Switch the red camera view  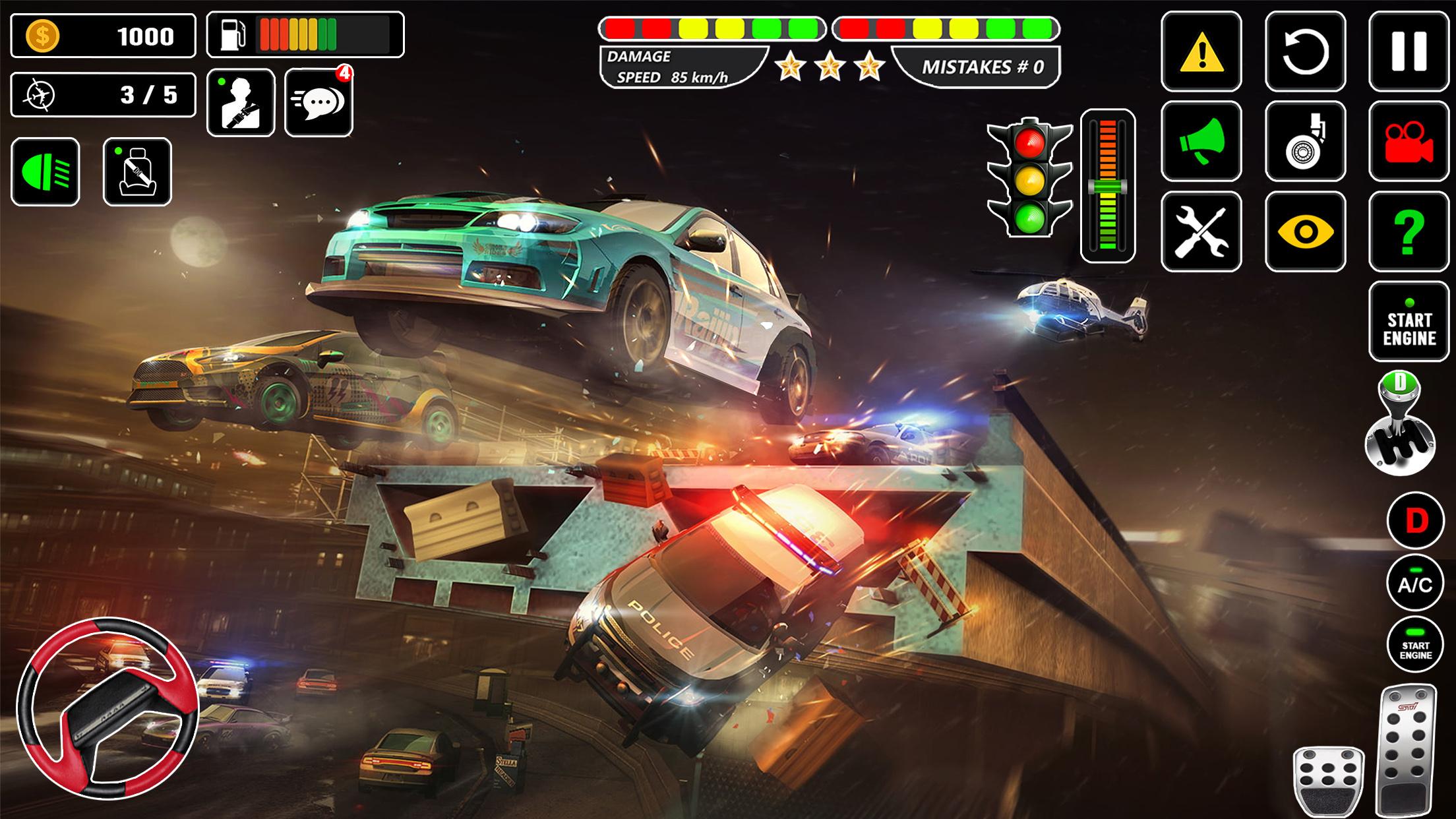tap(1409, 141)
